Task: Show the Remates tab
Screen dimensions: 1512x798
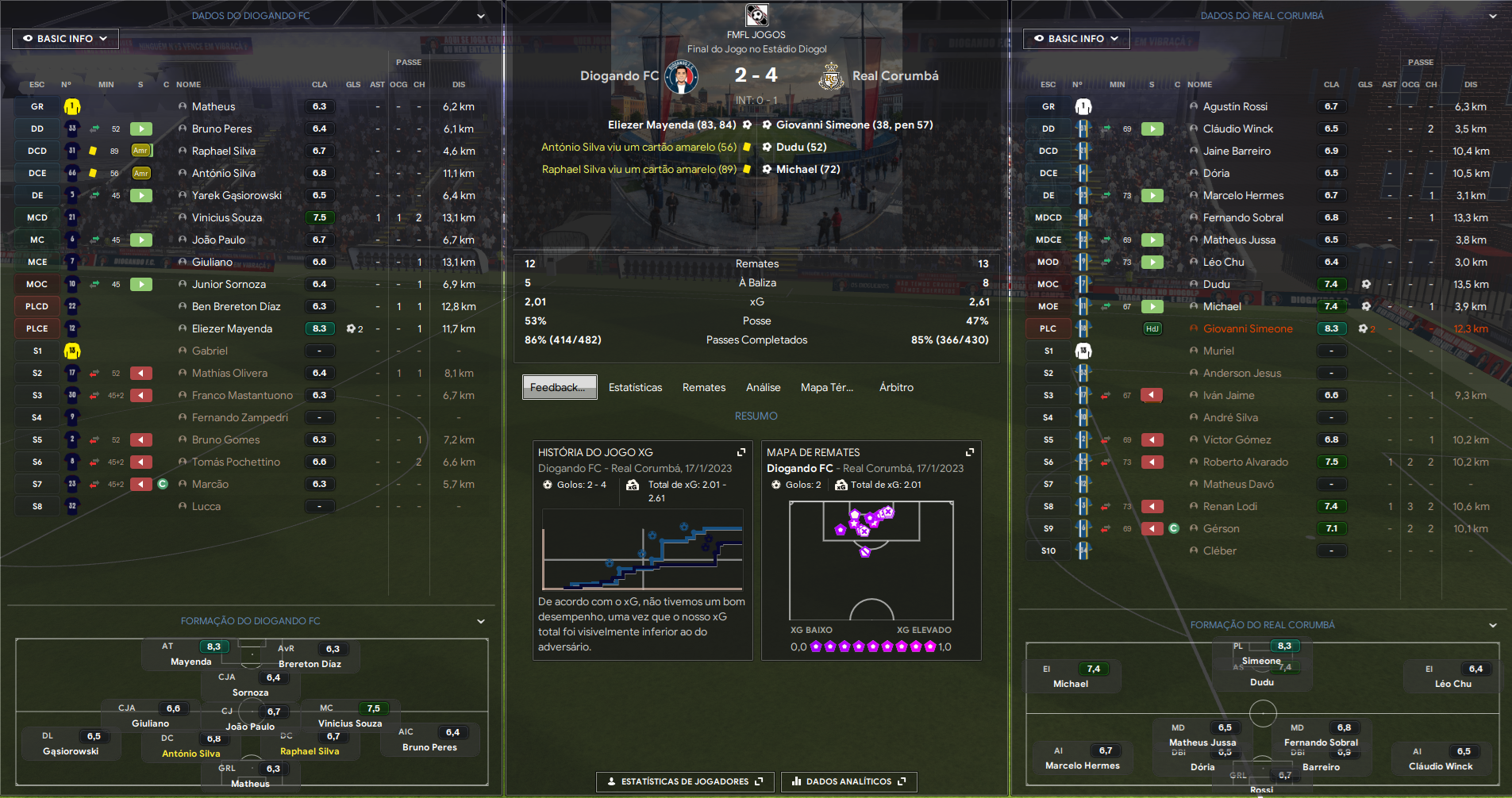Action: click(x=703, y=387)
